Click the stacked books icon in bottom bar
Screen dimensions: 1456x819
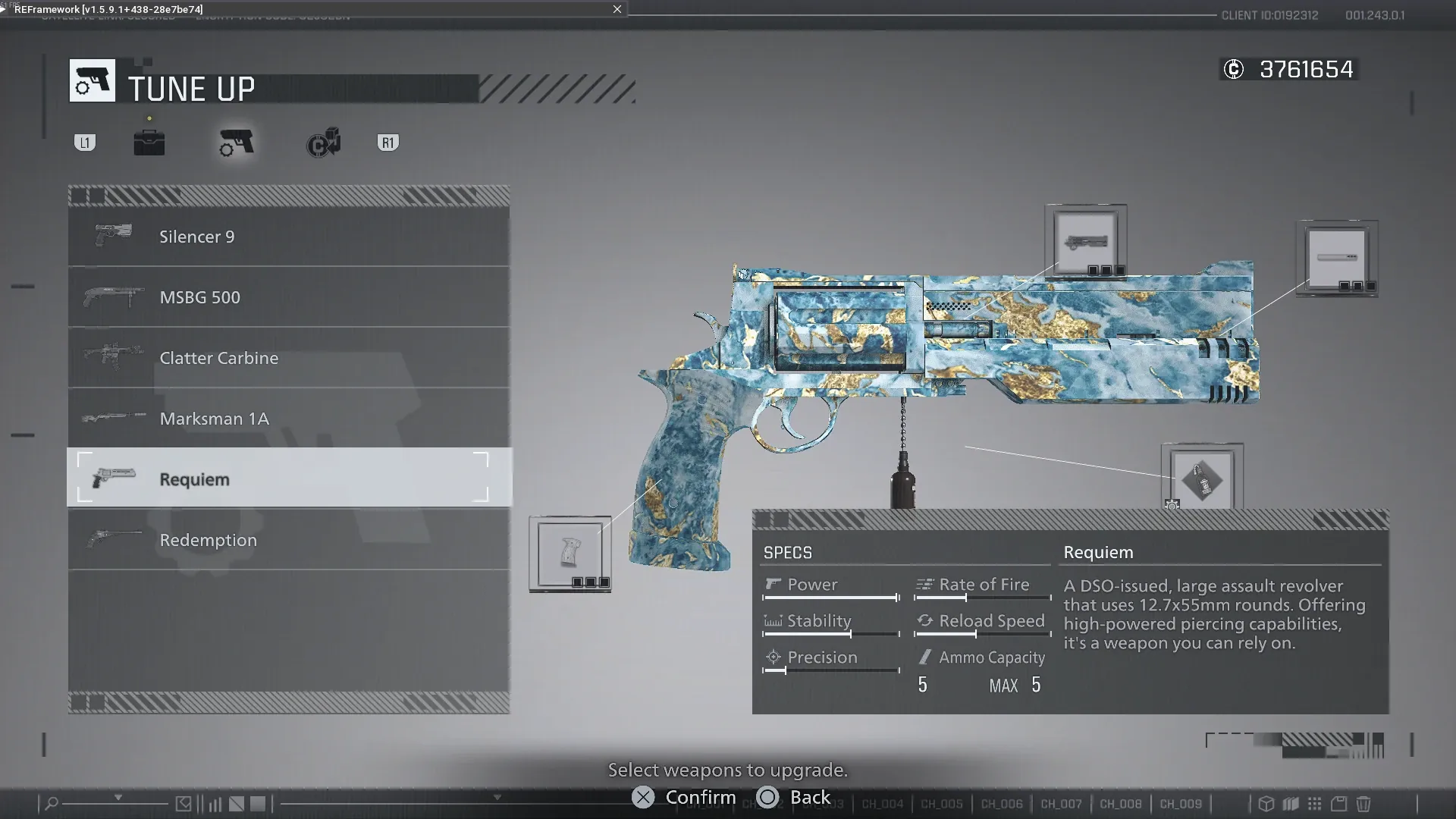1291,804
